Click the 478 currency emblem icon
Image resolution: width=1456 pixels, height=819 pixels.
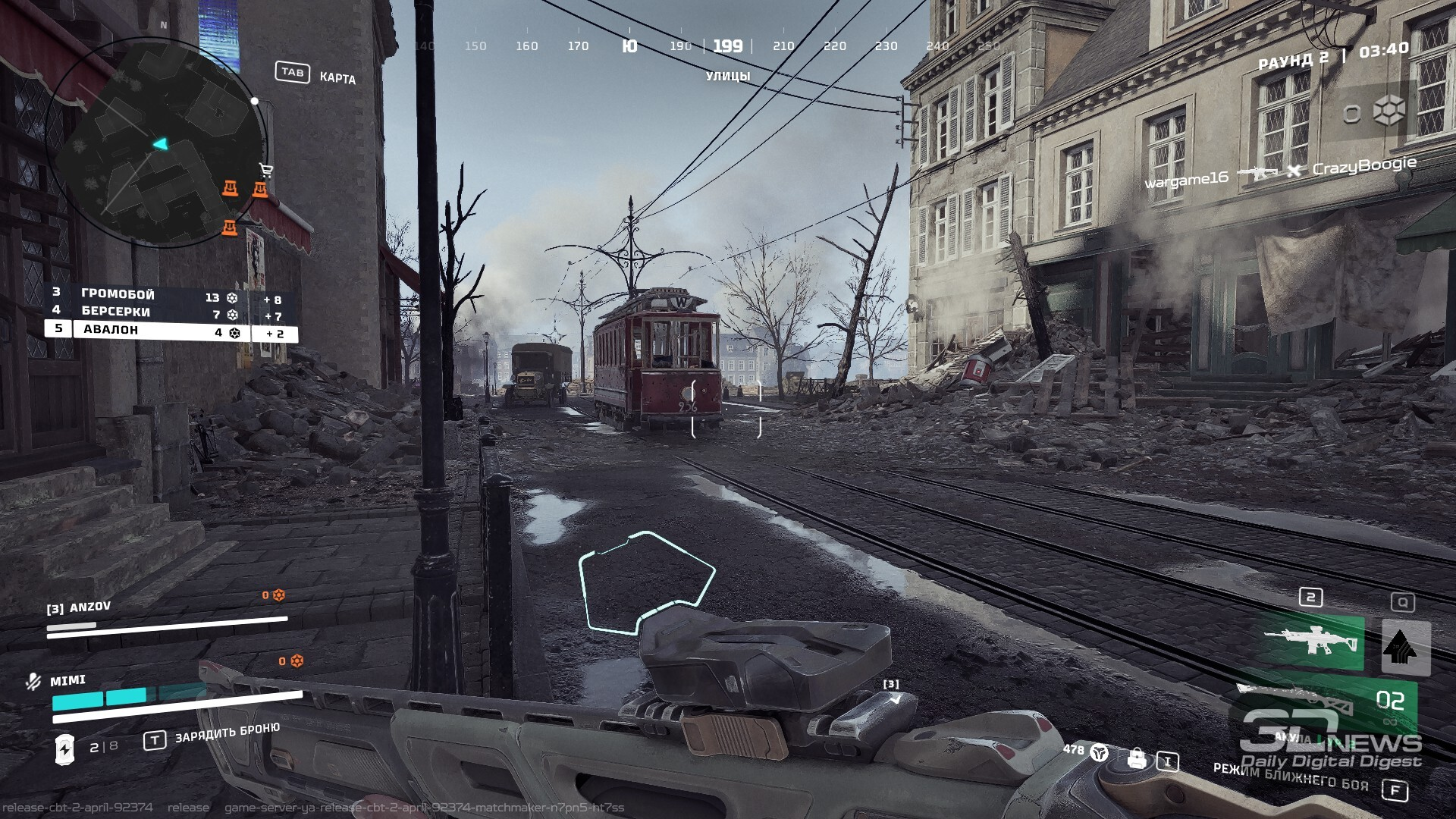tap(1099, 752)
